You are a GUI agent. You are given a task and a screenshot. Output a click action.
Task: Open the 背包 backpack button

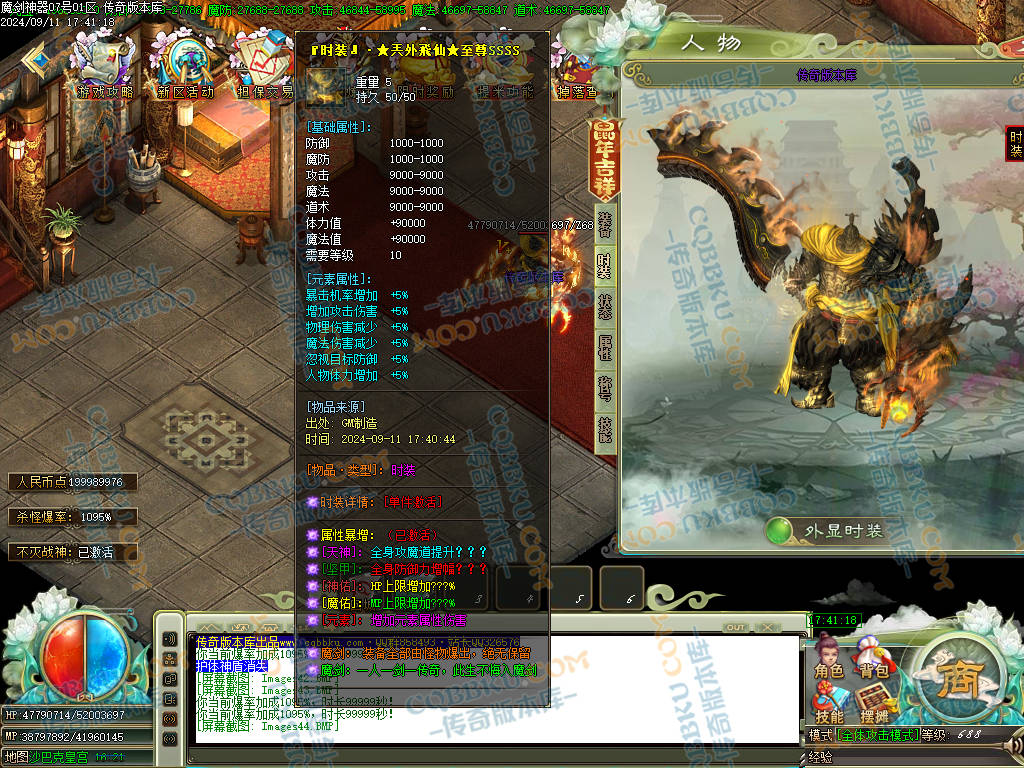pos(874,660)
